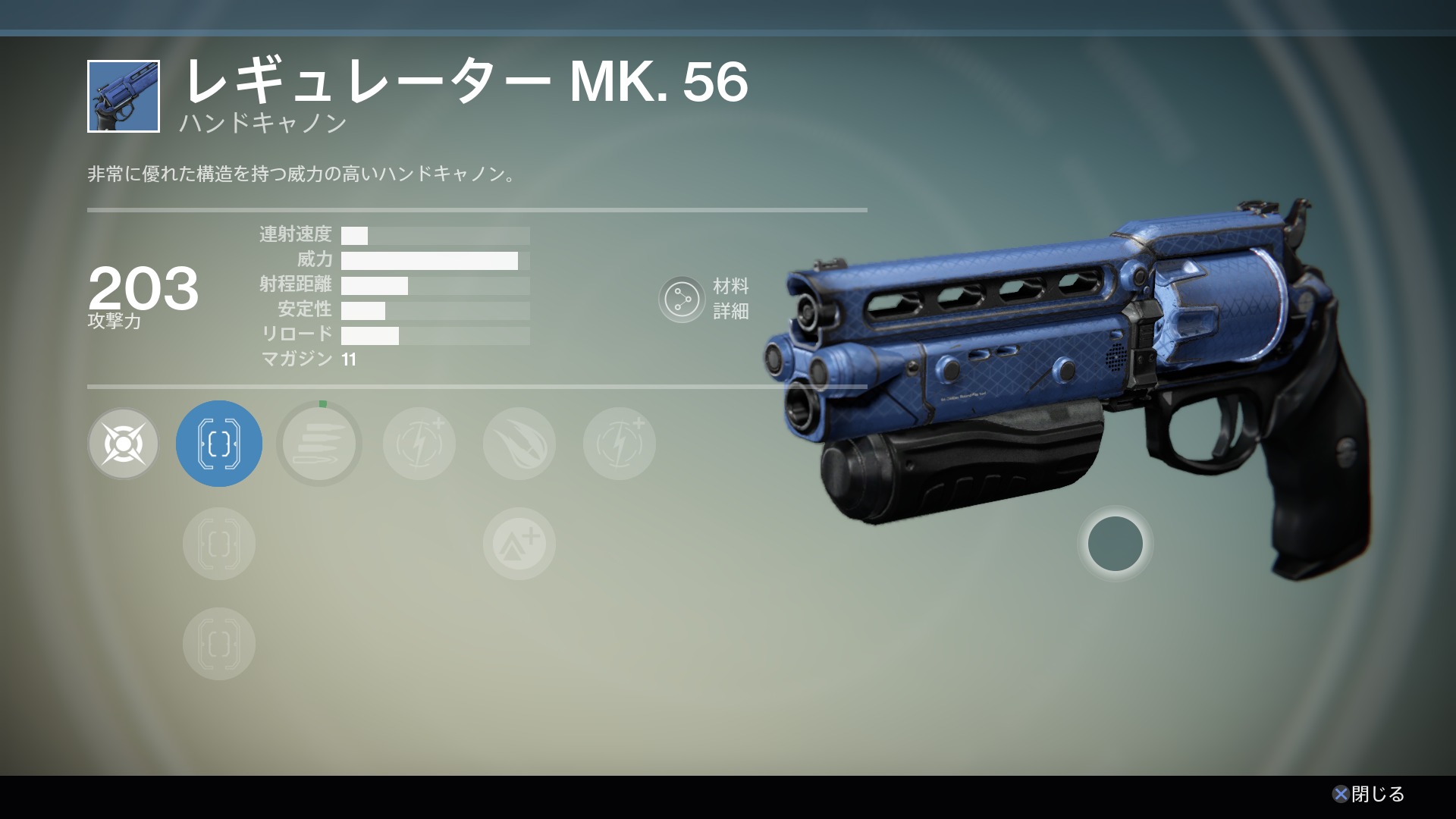
Task: Click the 威力 stat bar
Action: [436, 260]
